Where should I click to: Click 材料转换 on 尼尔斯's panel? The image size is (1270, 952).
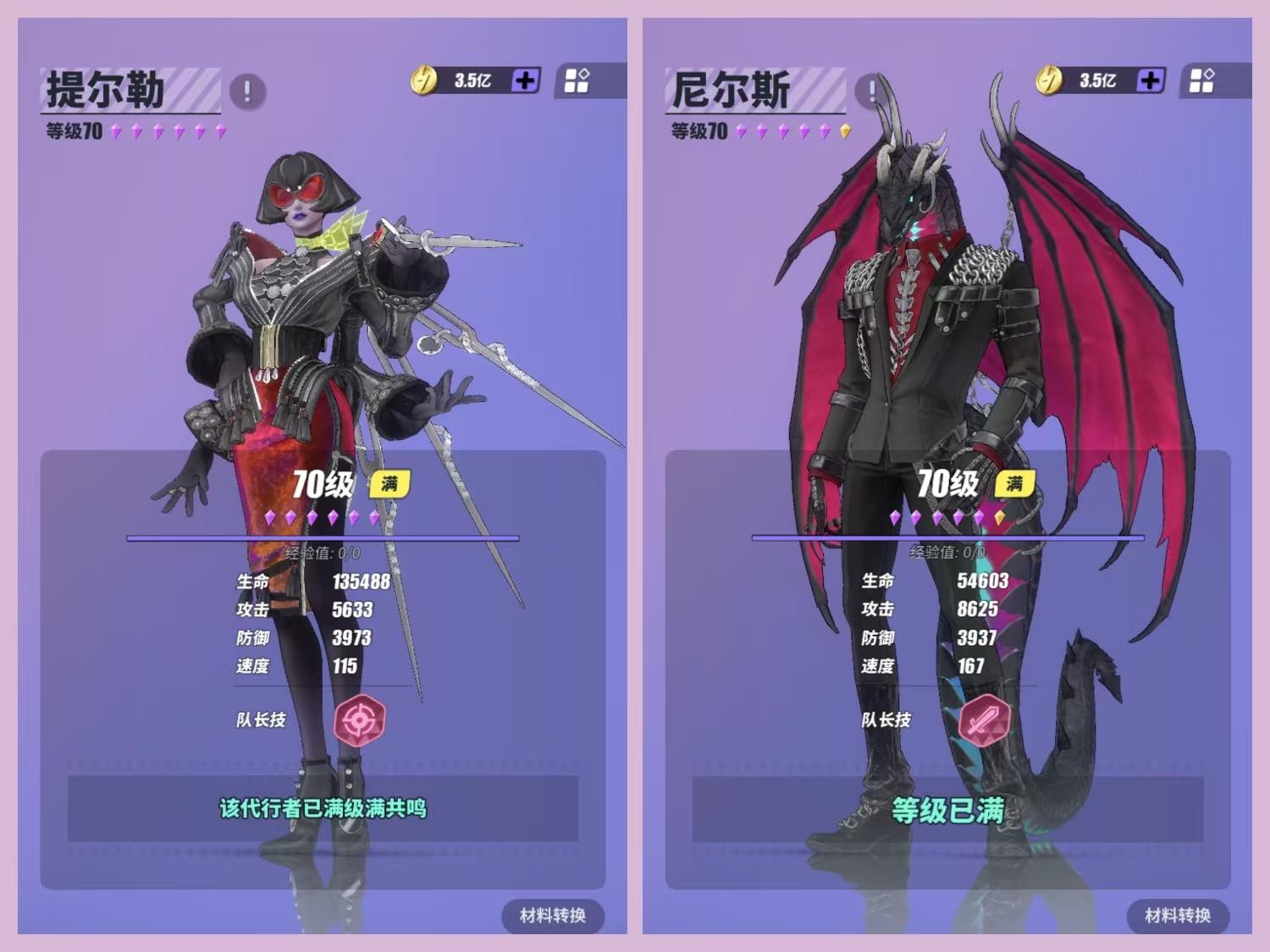[1179, 916]
